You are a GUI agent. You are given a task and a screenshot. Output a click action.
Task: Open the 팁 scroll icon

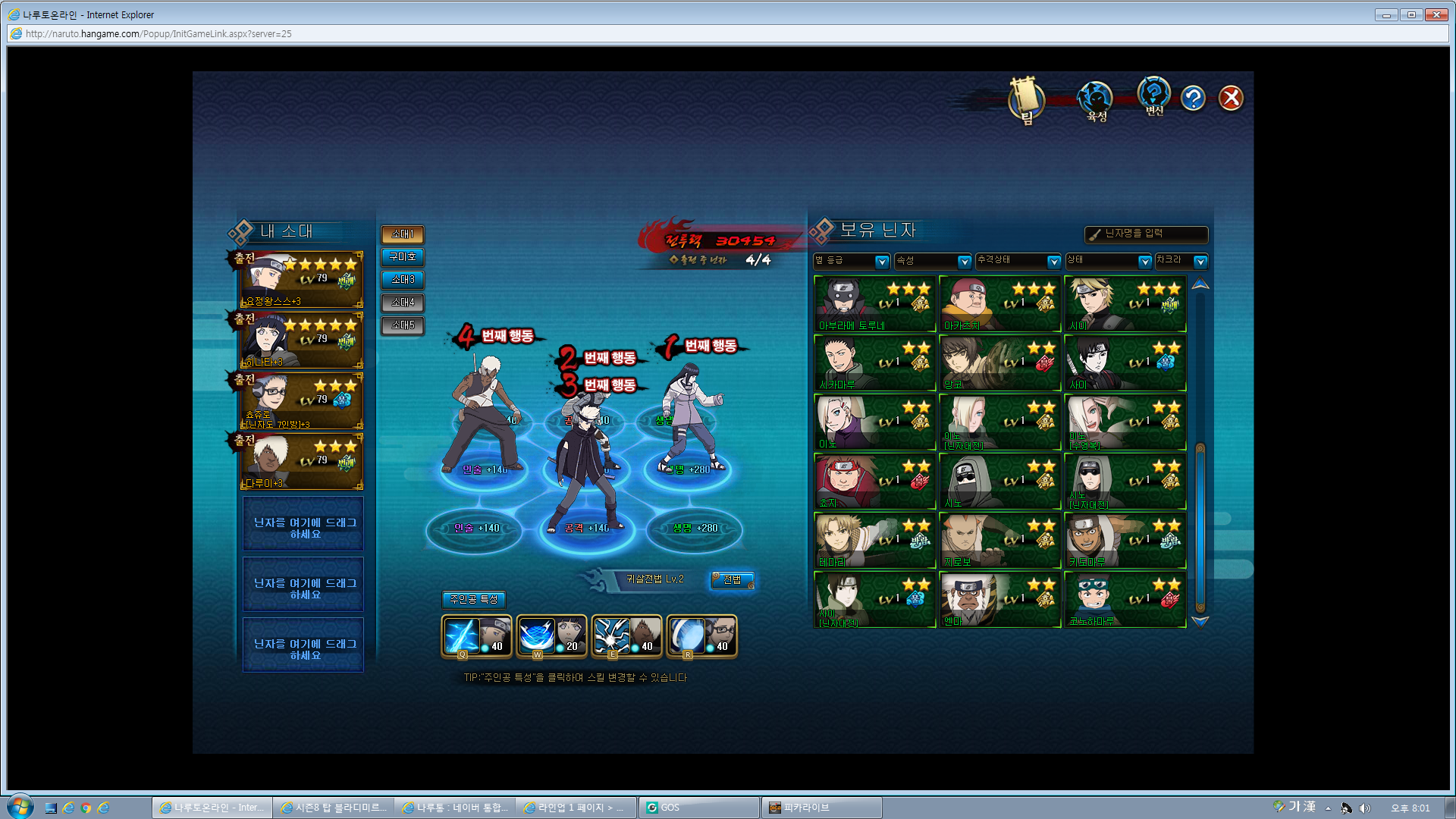click(1026, 100)
